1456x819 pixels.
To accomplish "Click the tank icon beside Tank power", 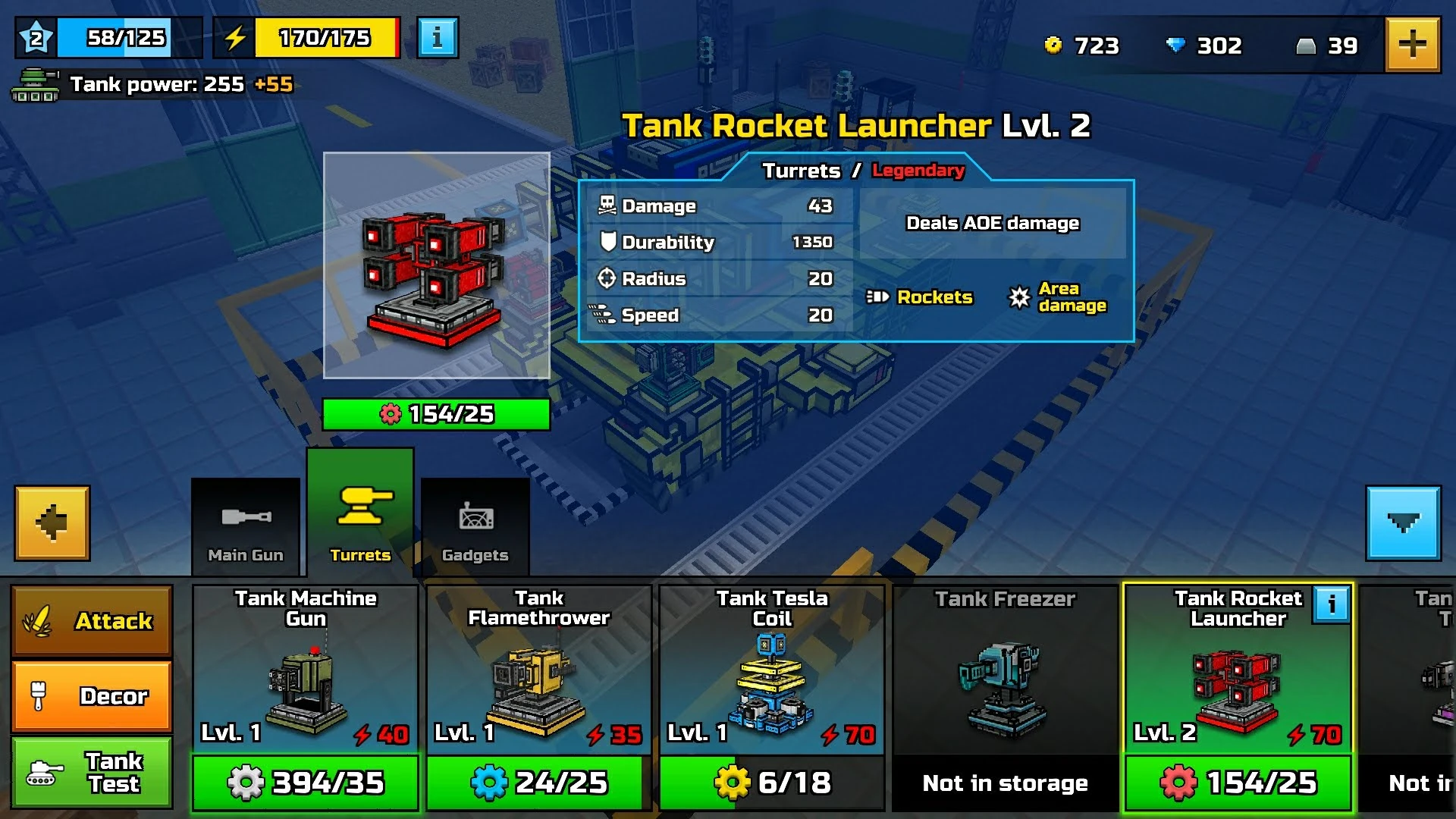I will point(35,85).
